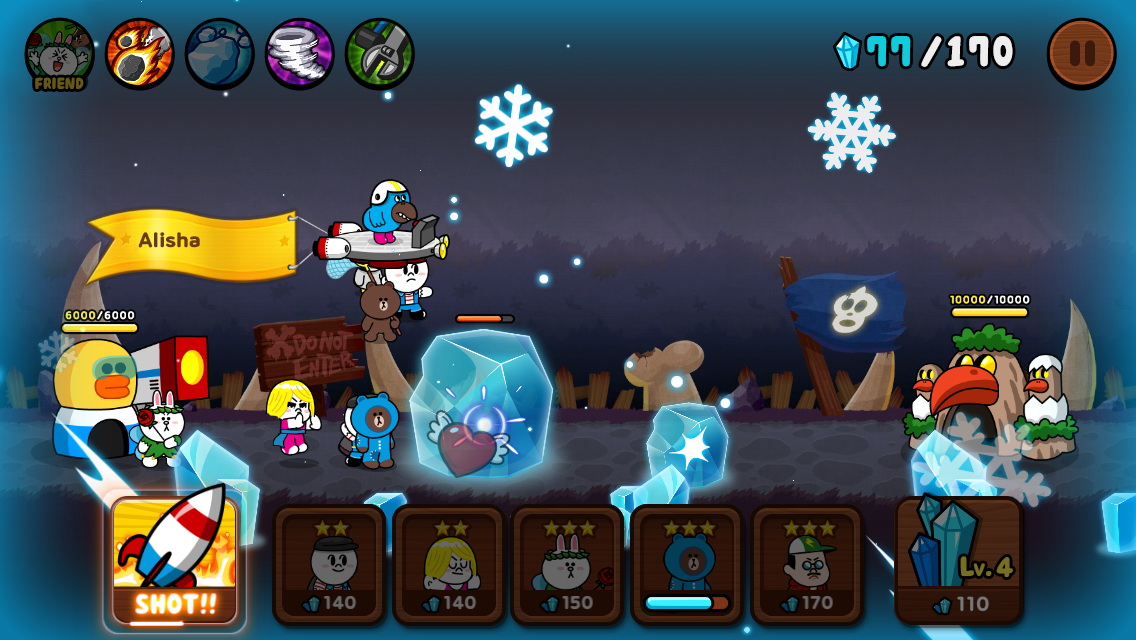Deploy the blonde-haired character costing 140
This screenshot has width=1136, height=640.
(449, 565)
